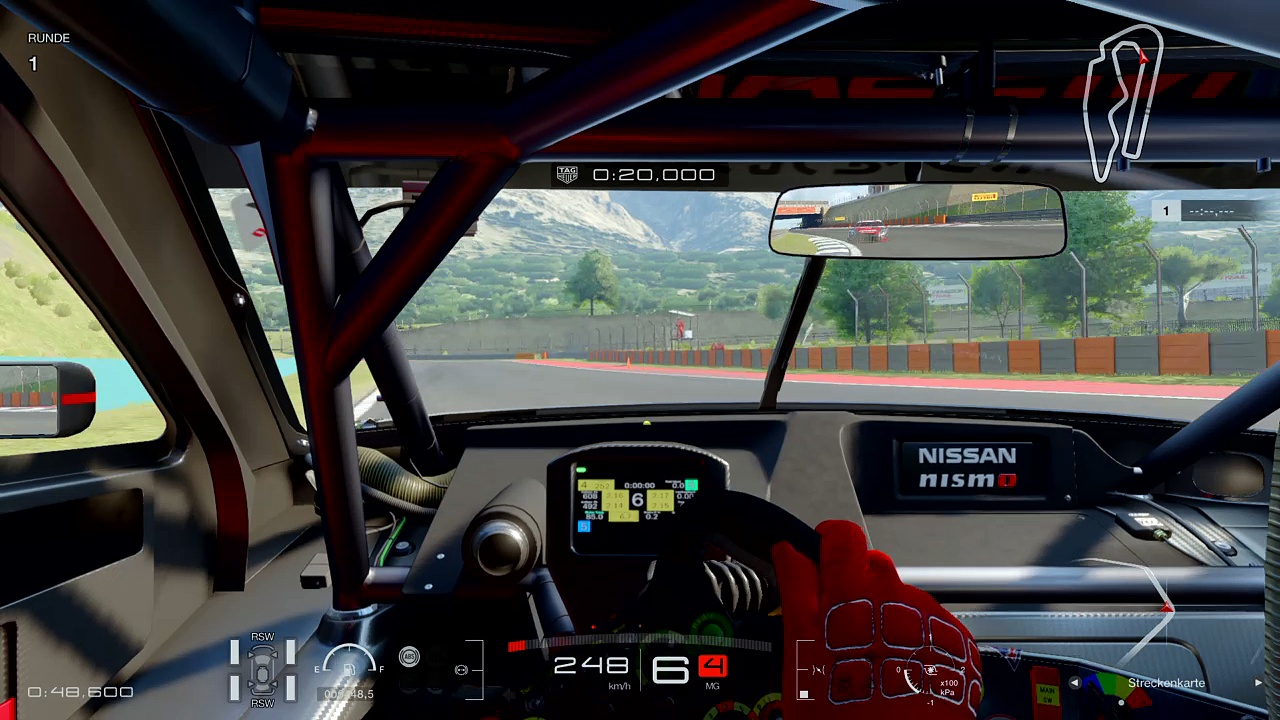Click the right arrow beside Streckenkarte
This screenshot has height=720, width=1280.
tap(1258, 683)
